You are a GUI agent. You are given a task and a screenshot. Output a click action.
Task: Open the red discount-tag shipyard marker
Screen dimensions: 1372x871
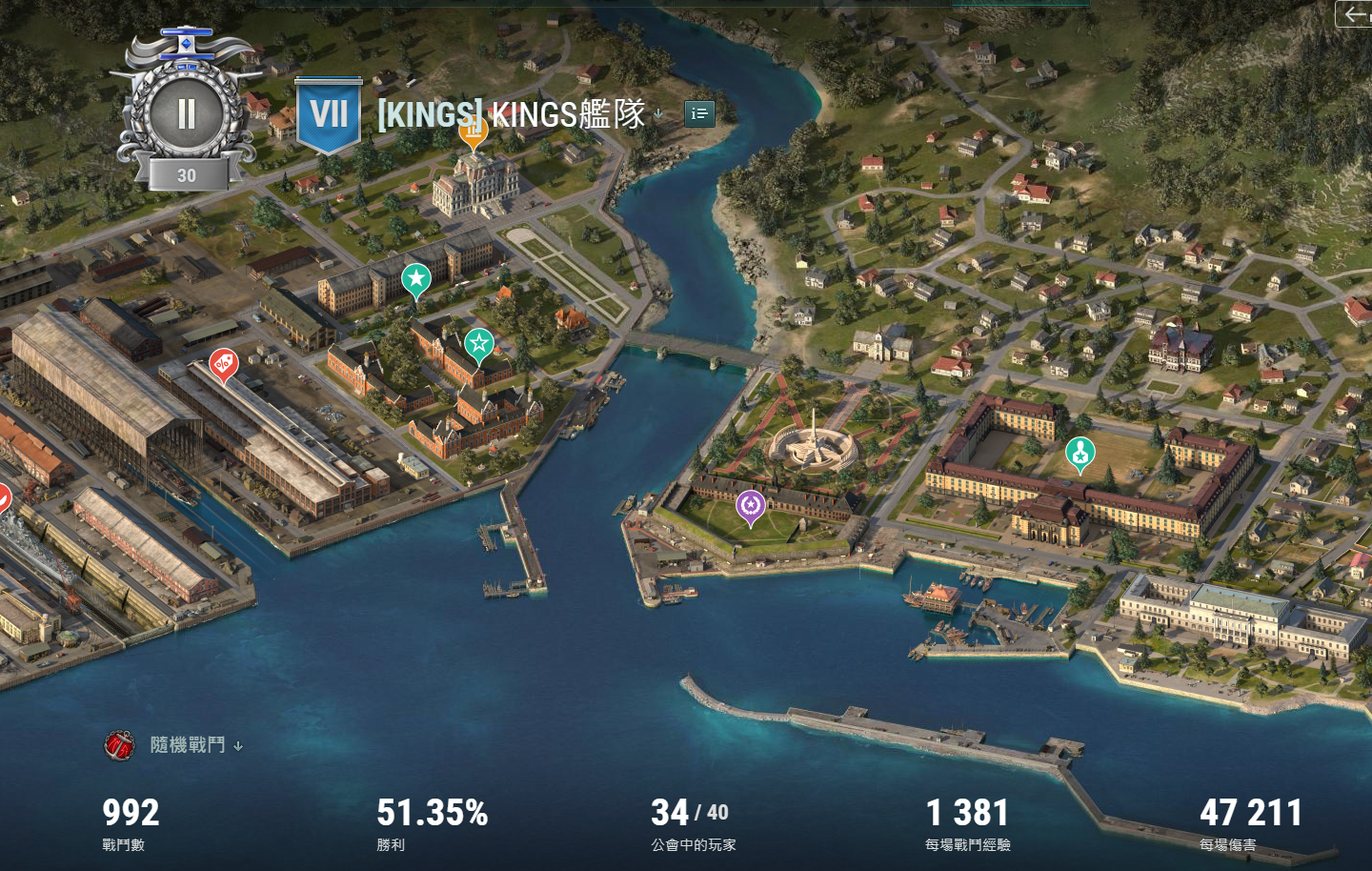[223, 363]
